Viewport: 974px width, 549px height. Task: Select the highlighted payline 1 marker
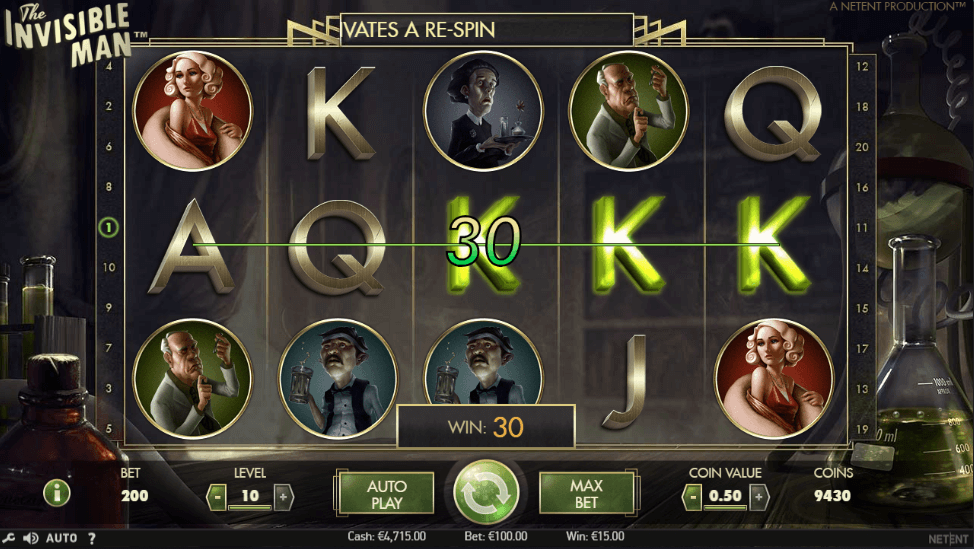click(108, 227)
